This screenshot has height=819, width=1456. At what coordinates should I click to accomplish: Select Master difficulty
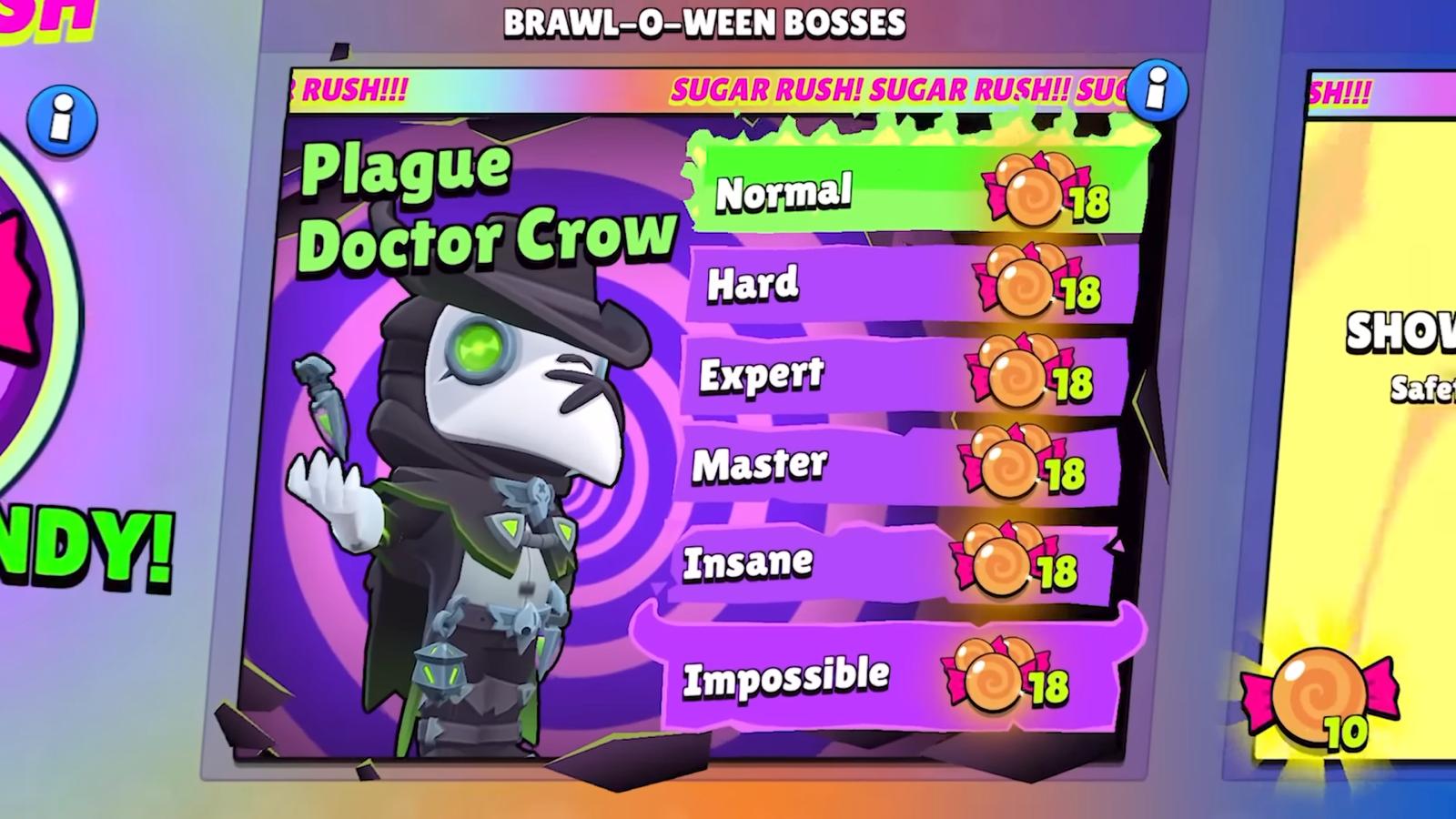click(901, 465)
